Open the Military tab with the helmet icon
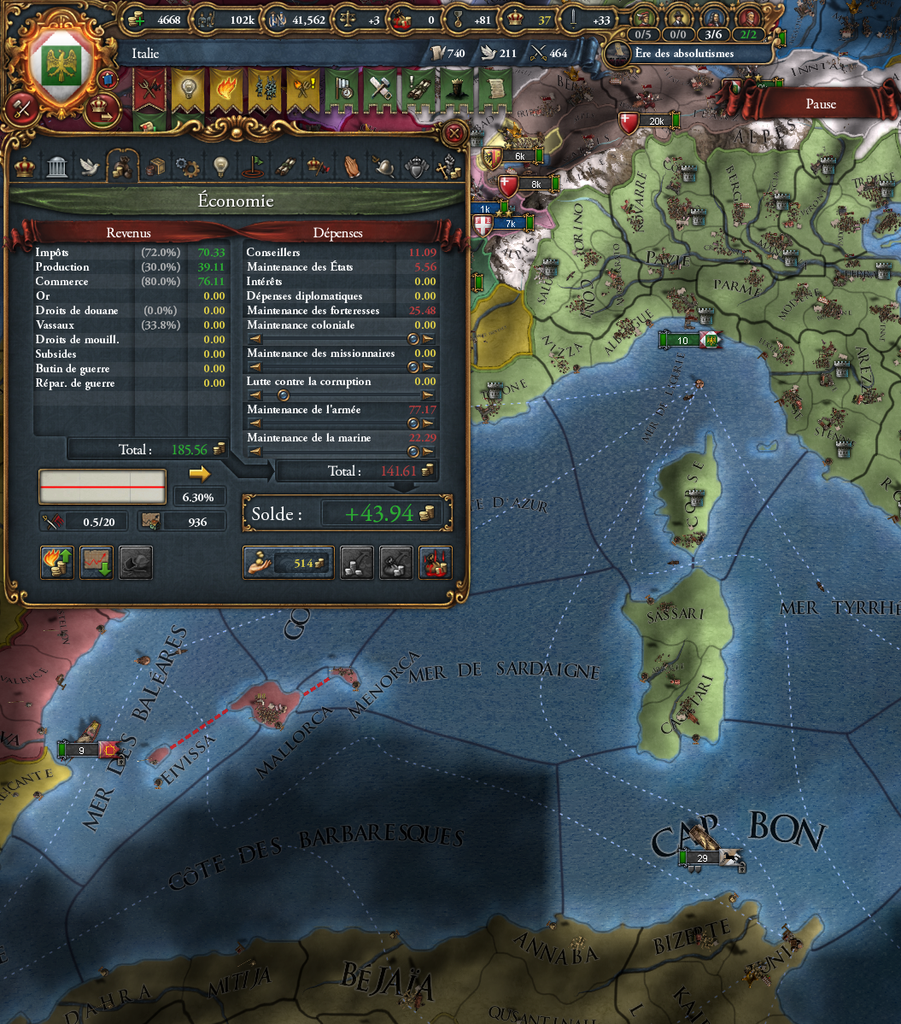 tap(385, 167)
